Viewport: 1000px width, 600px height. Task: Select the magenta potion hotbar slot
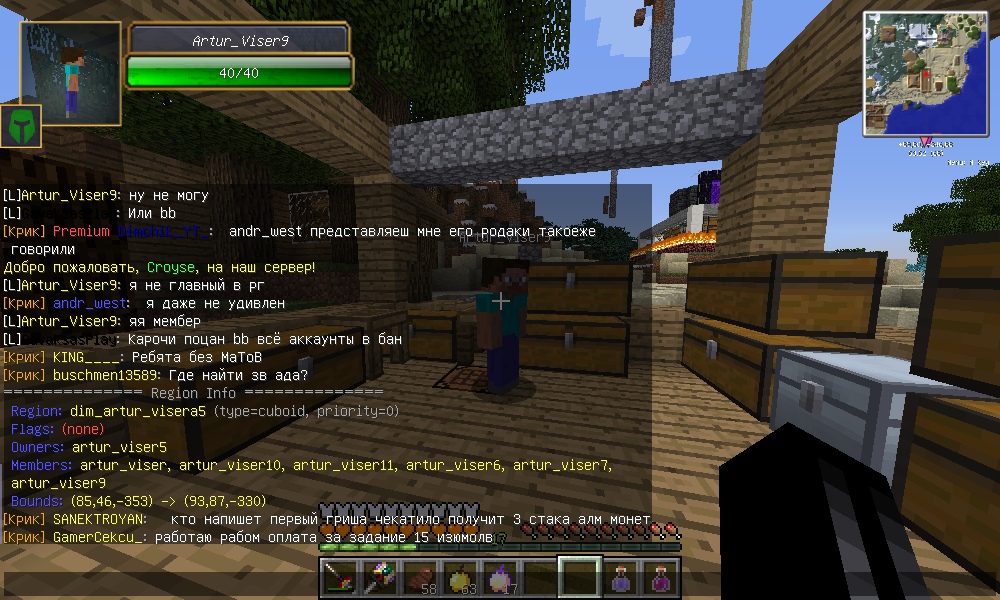click(x=660, y=578)
